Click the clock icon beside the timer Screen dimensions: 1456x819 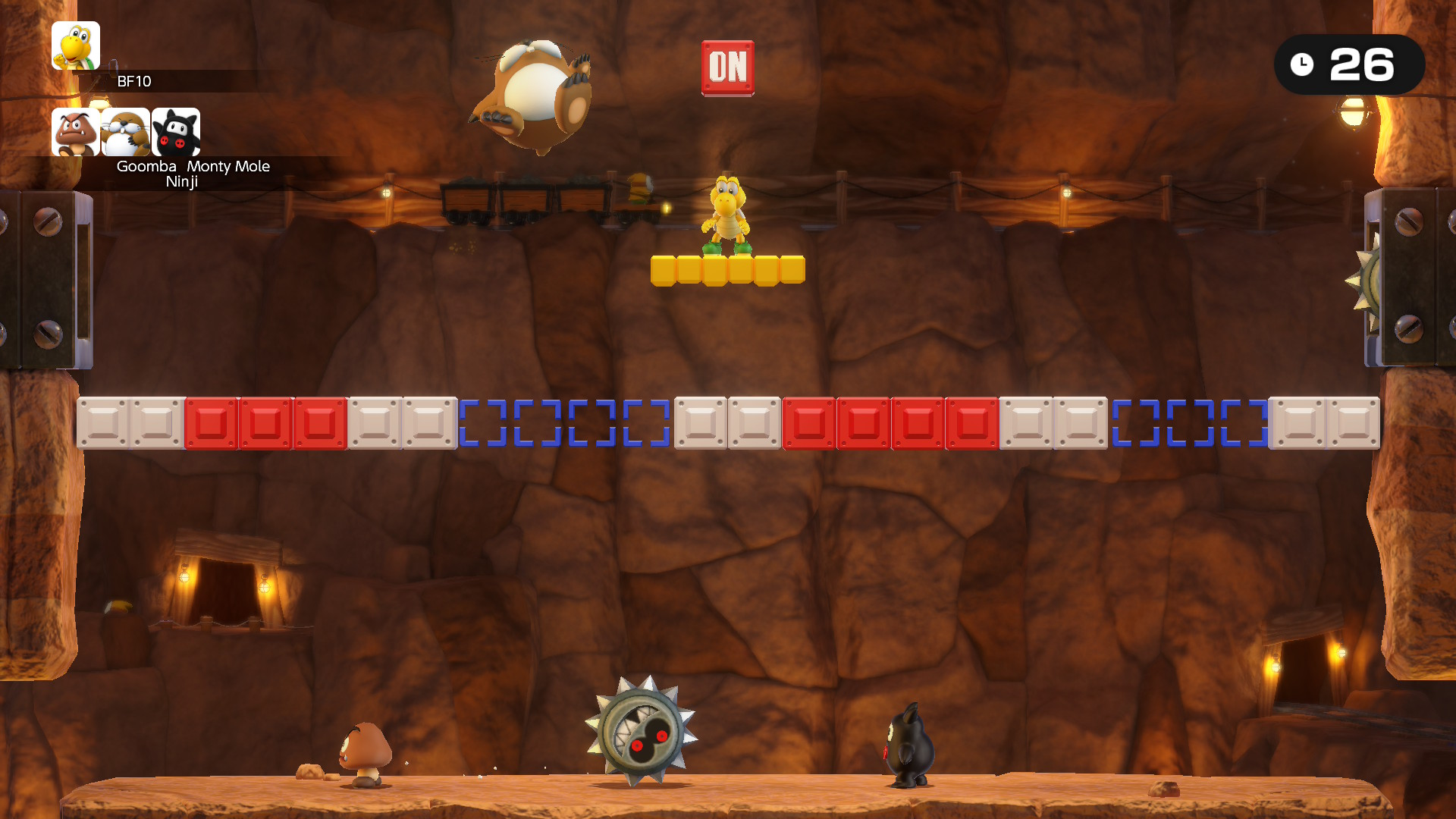click(1302, 64)
